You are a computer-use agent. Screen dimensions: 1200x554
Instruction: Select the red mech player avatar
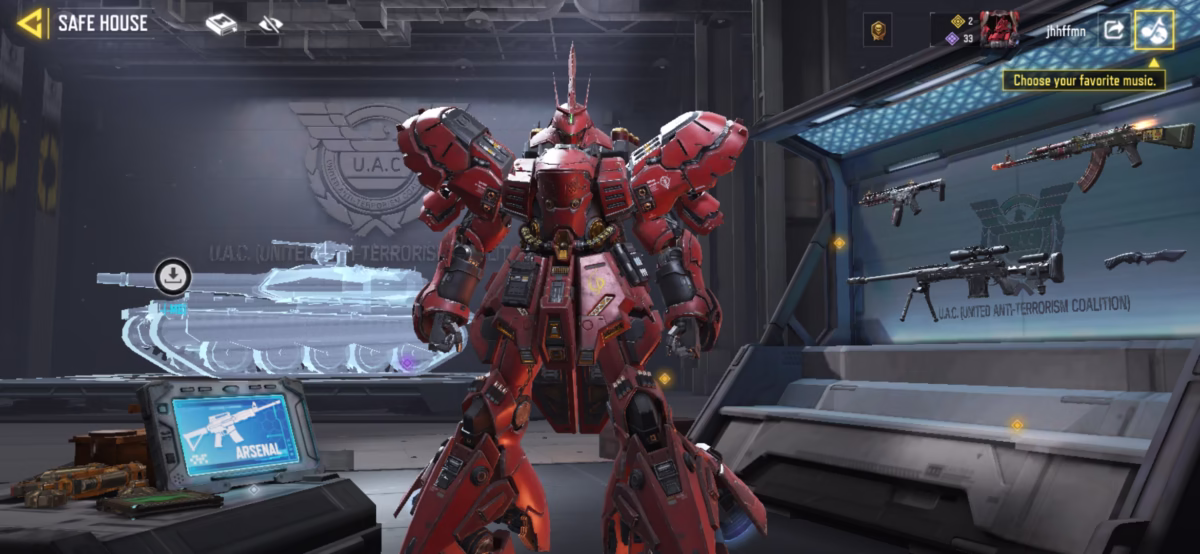click(x=999, y=30)
